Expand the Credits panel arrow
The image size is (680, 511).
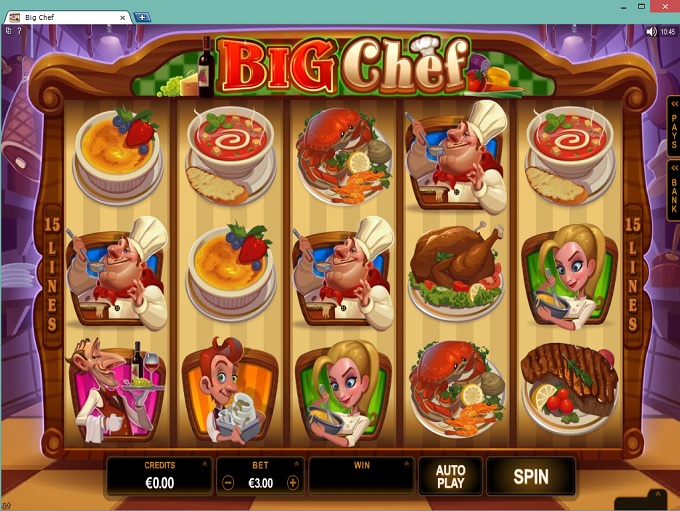tap(204, 465)
